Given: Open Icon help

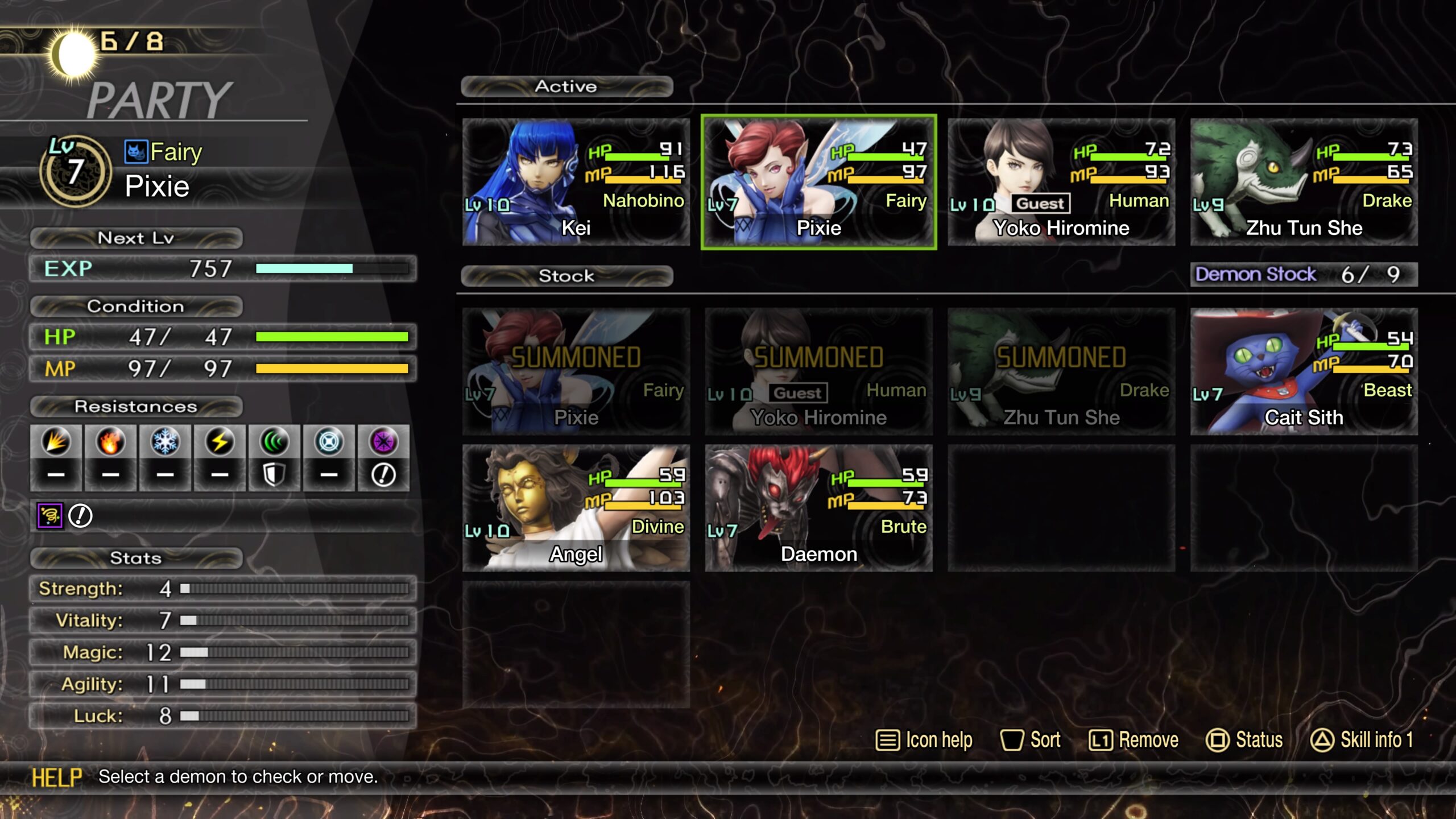Looking at the screenshot, I should [924, 740].
